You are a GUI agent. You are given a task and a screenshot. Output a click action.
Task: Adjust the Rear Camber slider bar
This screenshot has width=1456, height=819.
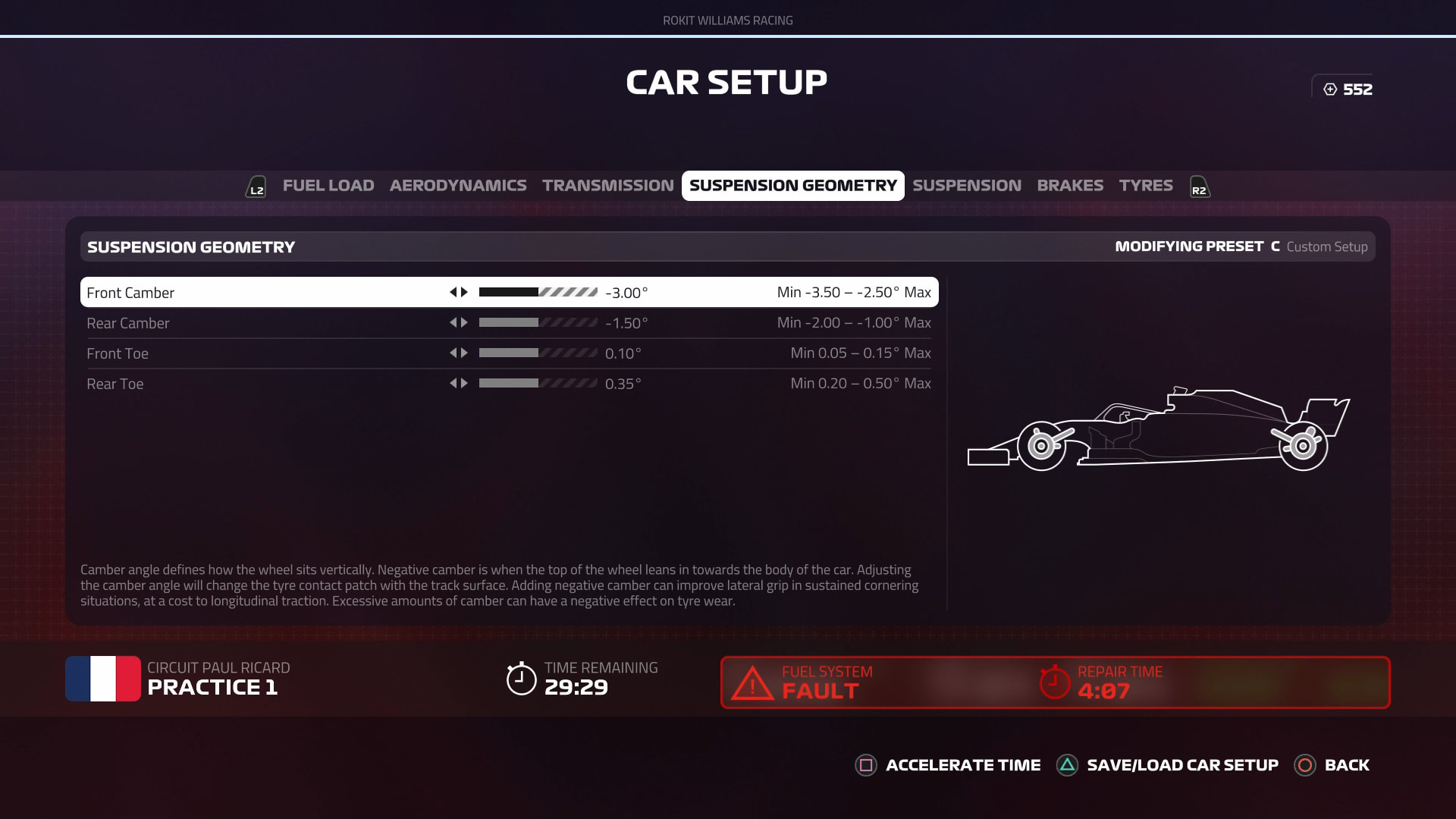click(538, 322)
